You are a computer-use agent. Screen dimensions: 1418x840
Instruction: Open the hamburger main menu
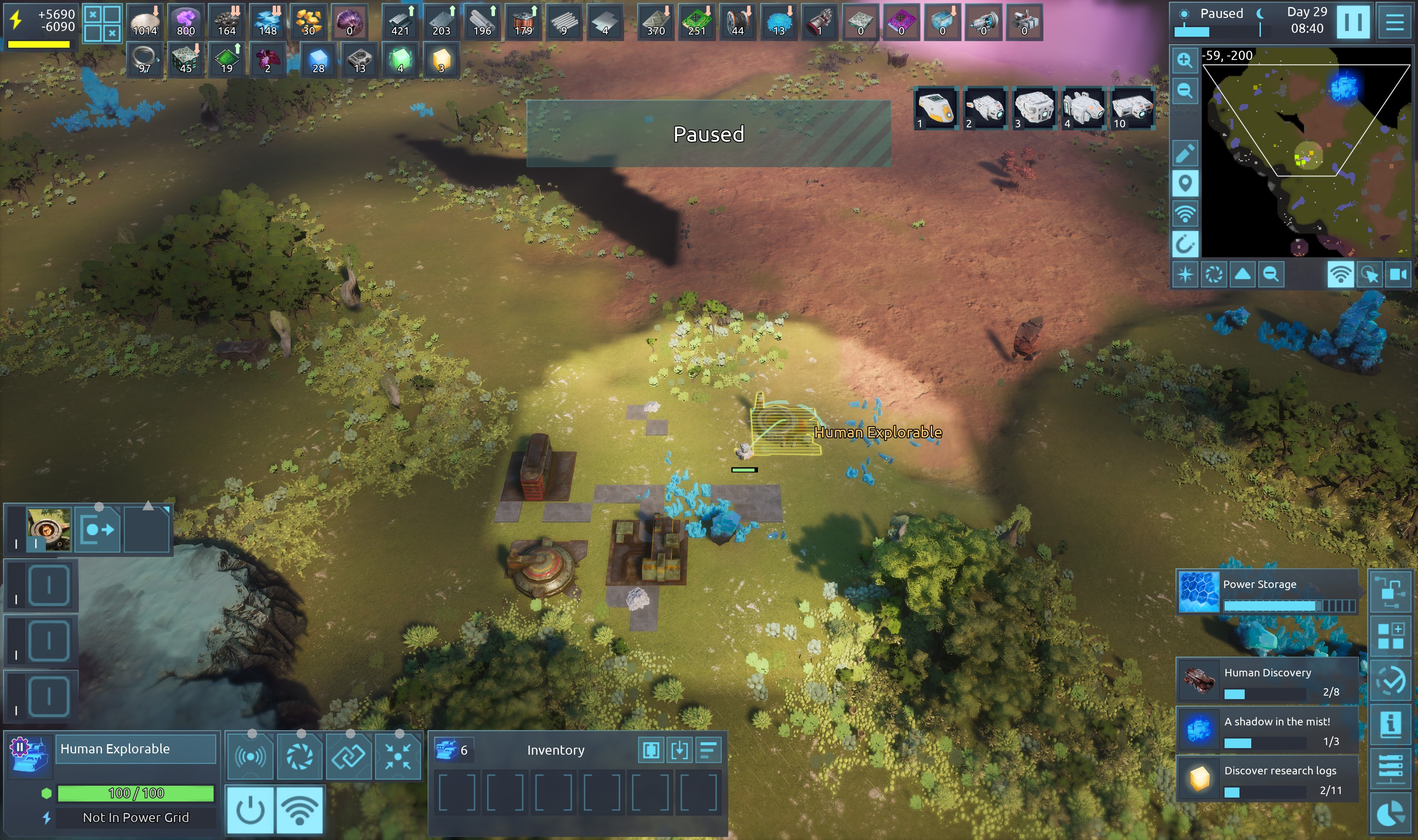(1394, 22)
